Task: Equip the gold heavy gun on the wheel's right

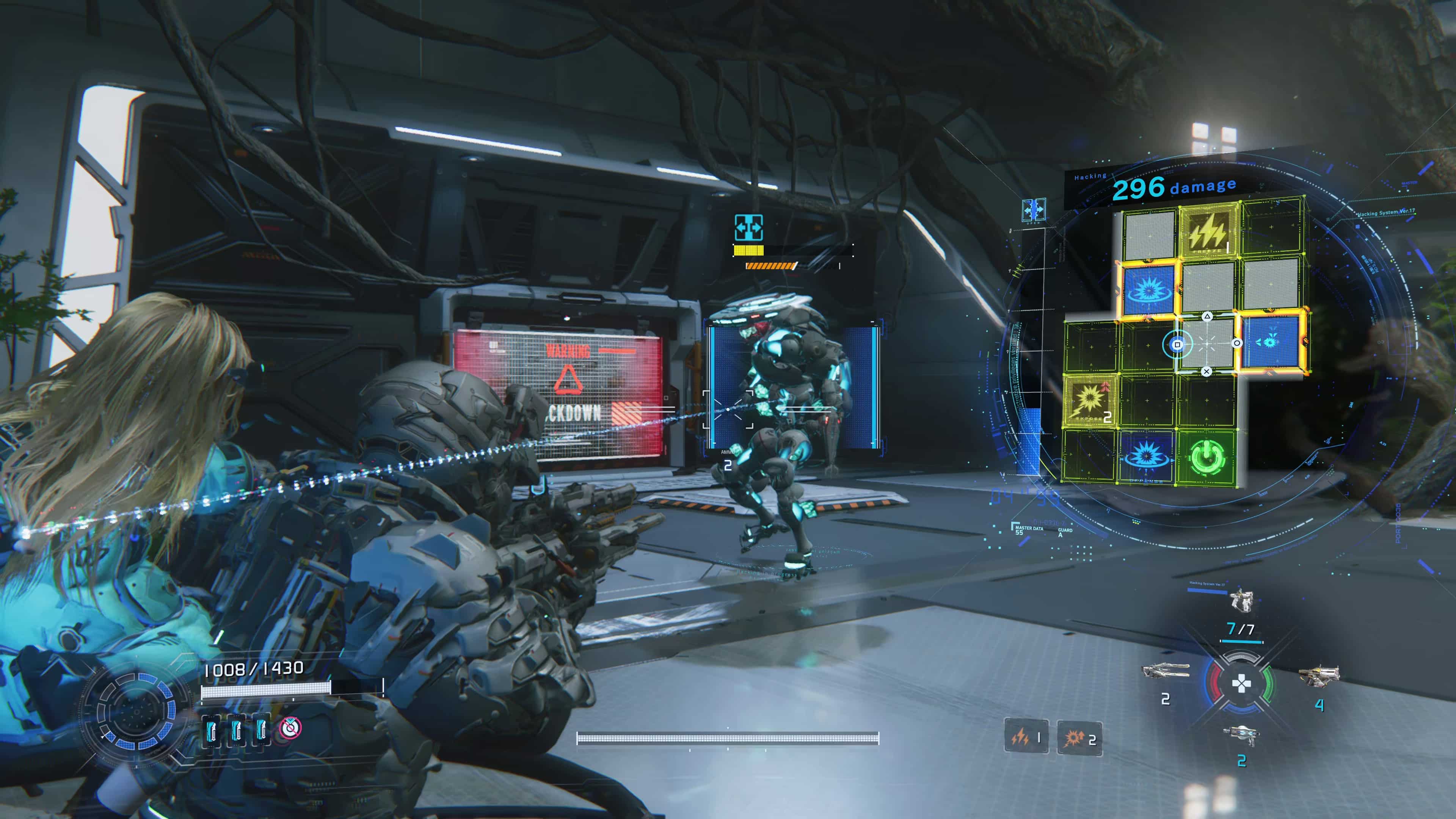Action: coord(1319,675)
